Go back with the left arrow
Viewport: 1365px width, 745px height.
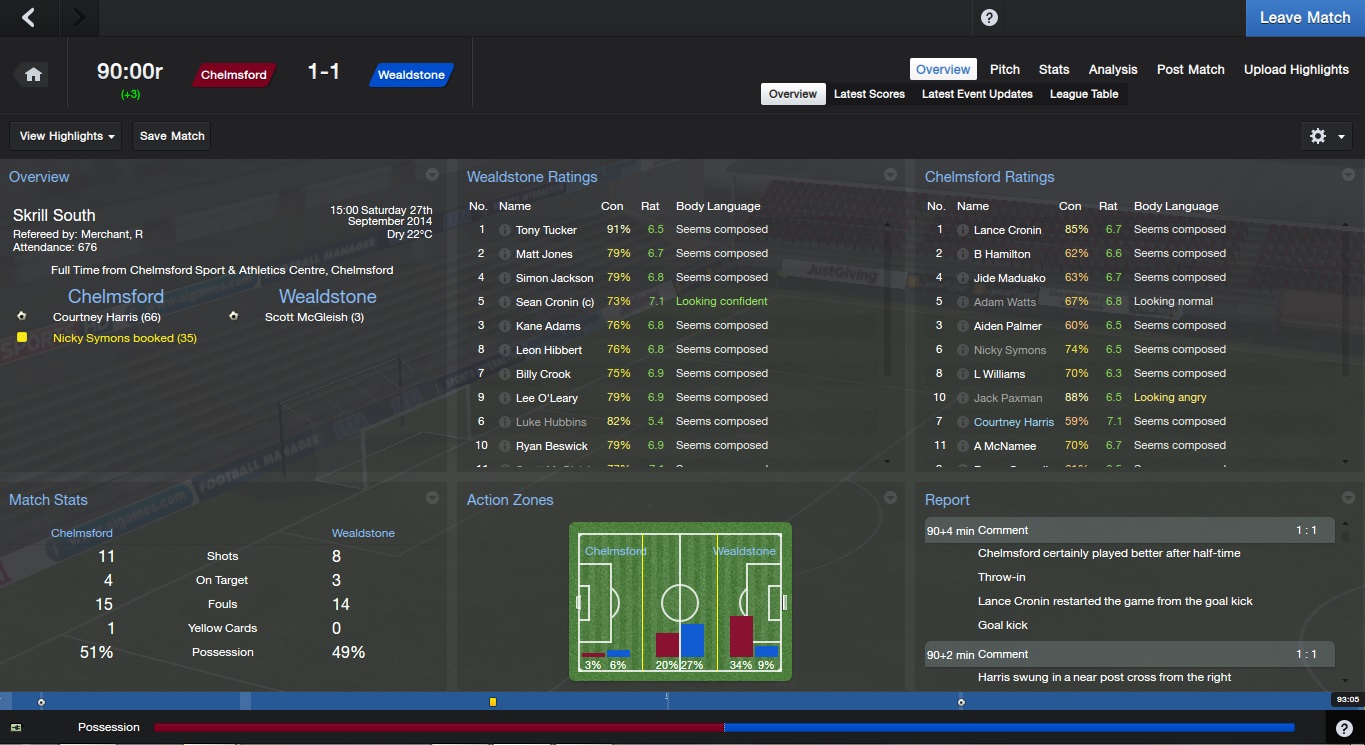pos(29,17)
